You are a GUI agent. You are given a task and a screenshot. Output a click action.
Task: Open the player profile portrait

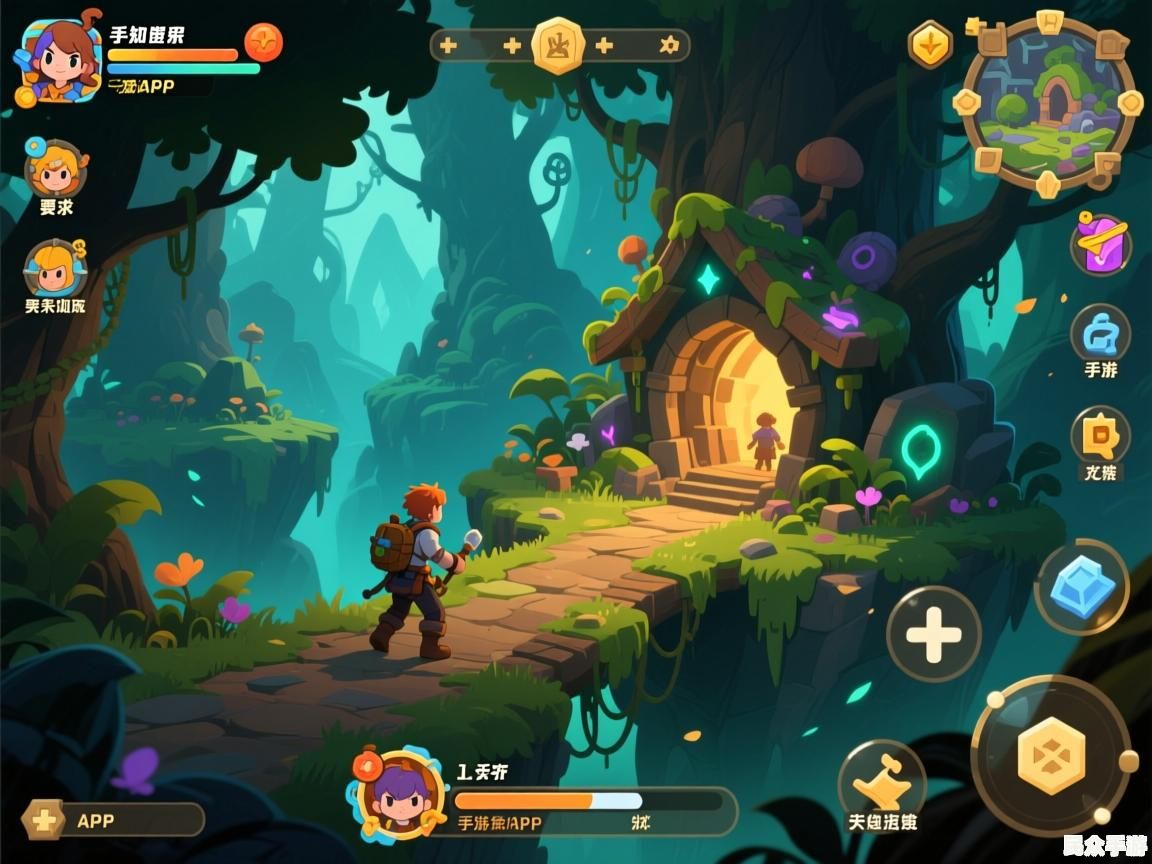pyautogui.click(x=59, y=62)
